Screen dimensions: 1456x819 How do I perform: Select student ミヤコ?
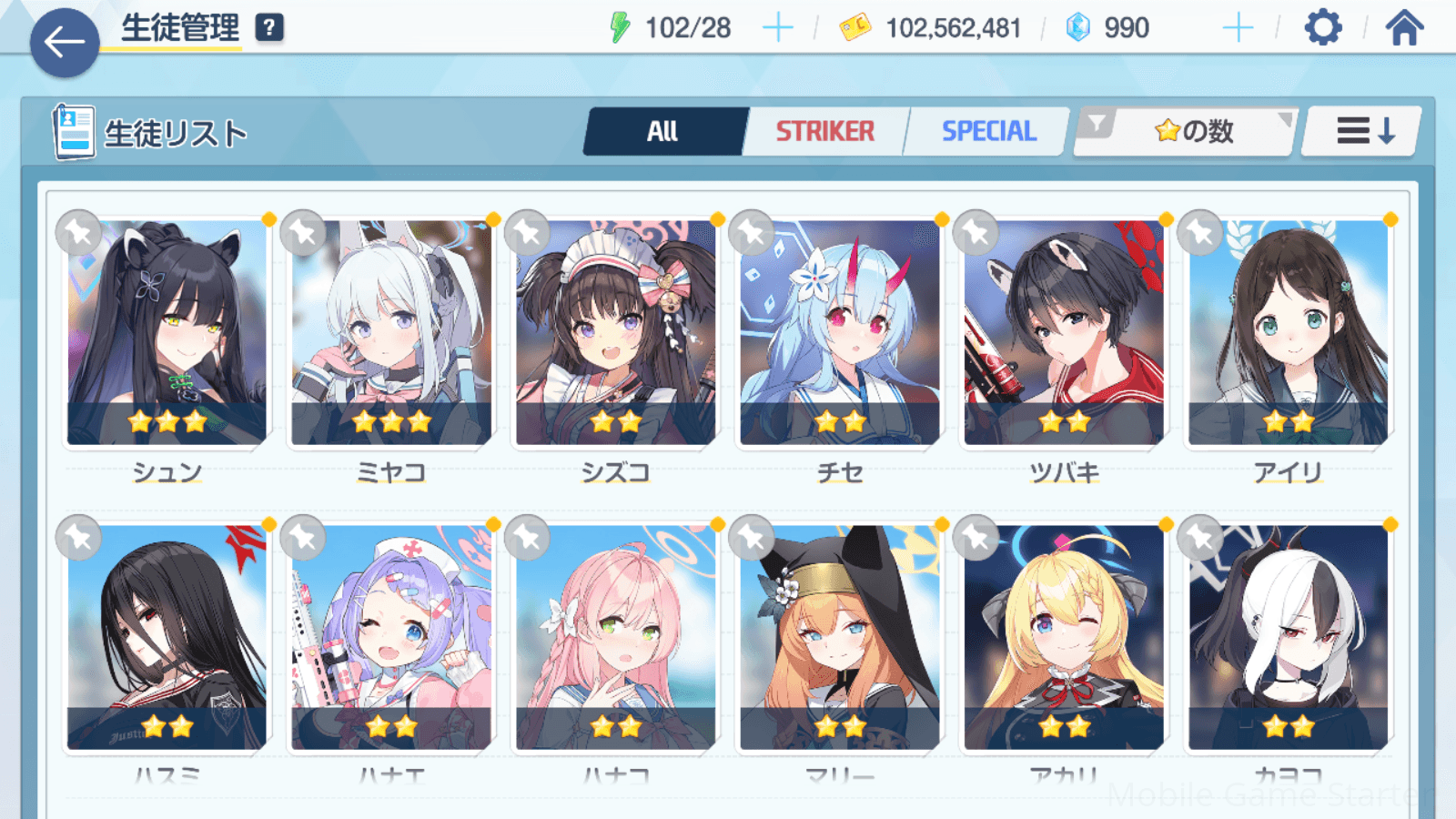coord(391,333)
